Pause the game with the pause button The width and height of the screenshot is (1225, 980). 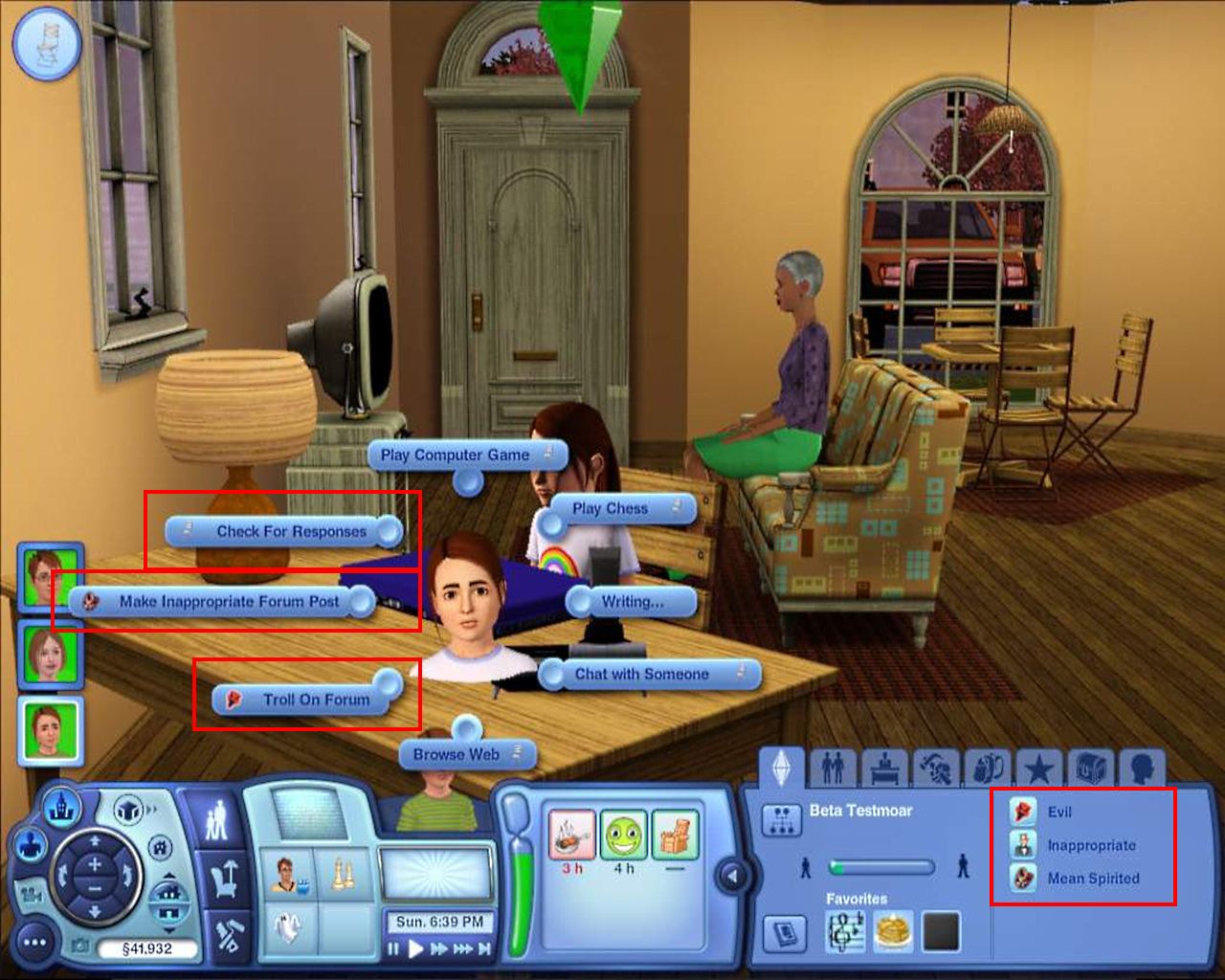[x=393, y=949]
